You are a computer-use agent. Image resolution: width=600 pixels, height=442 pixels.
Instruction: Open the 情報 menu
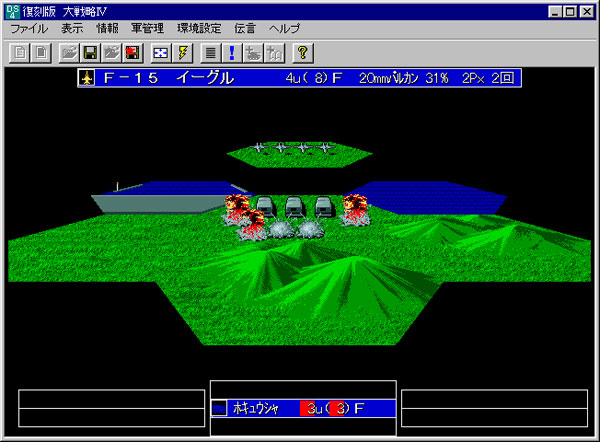tap(107, 29)
